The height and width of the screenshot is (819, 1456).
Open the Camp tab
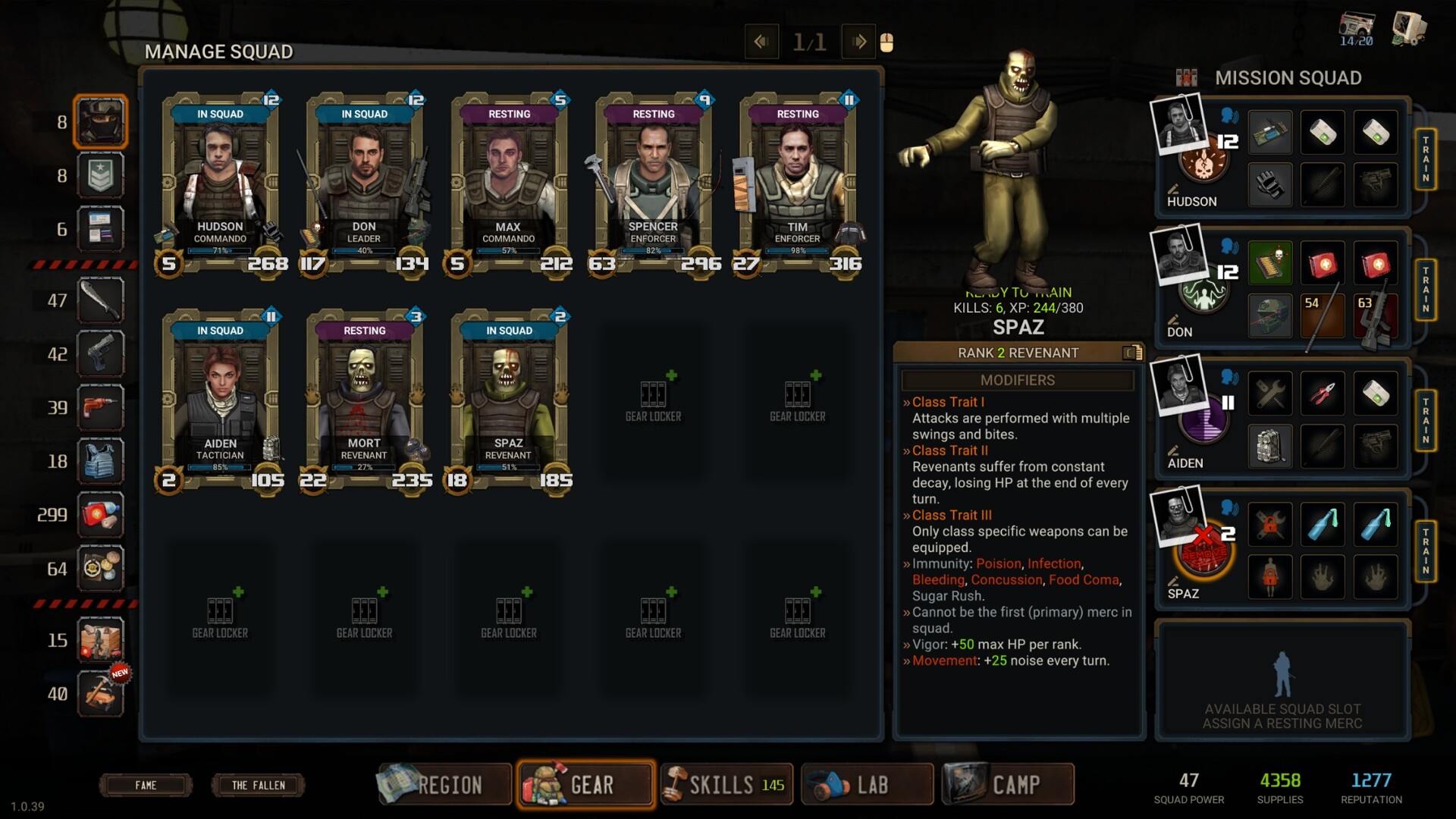point(1009,784)
